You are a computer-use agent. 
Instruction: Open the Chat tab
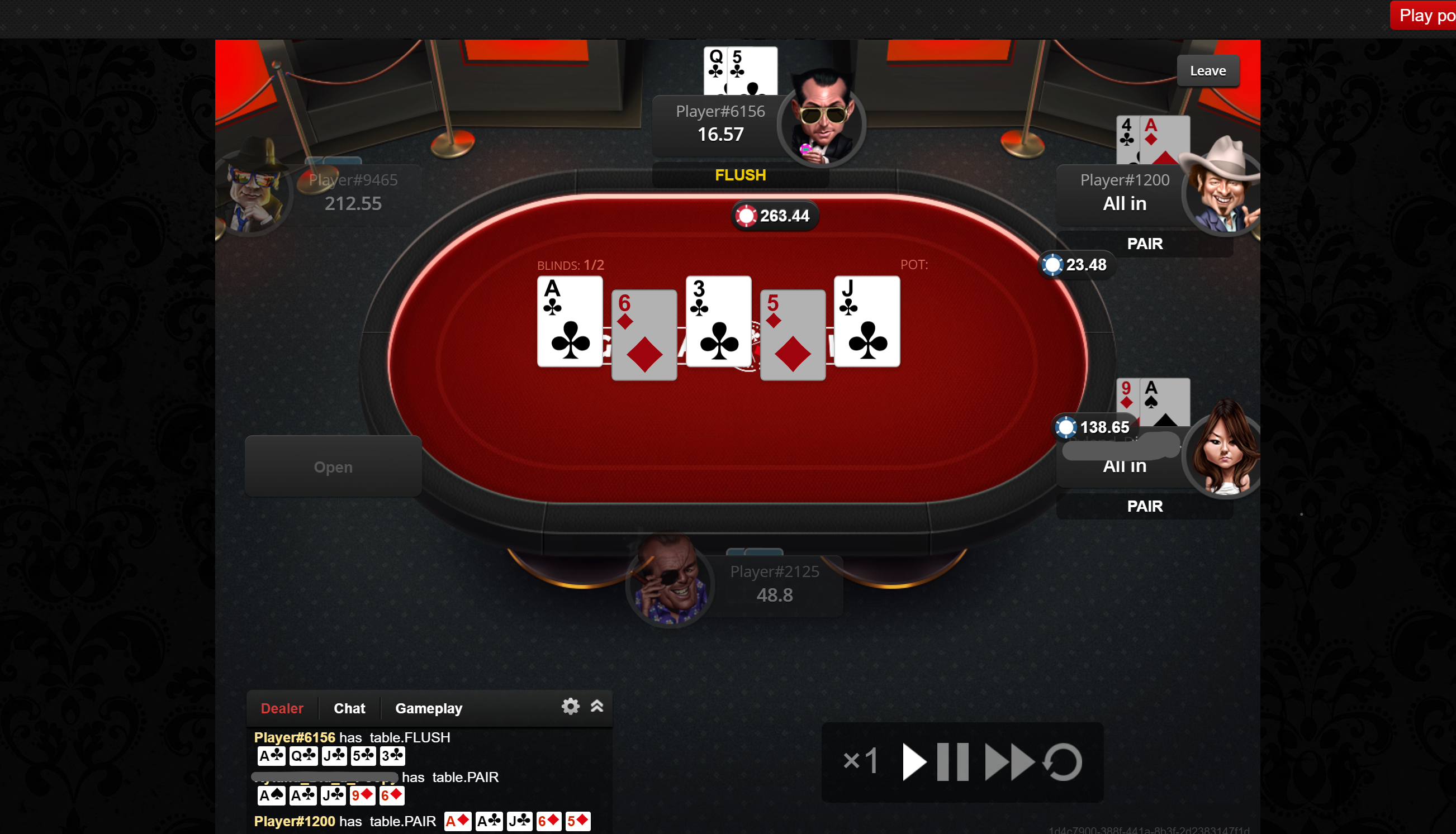point(349,708)
